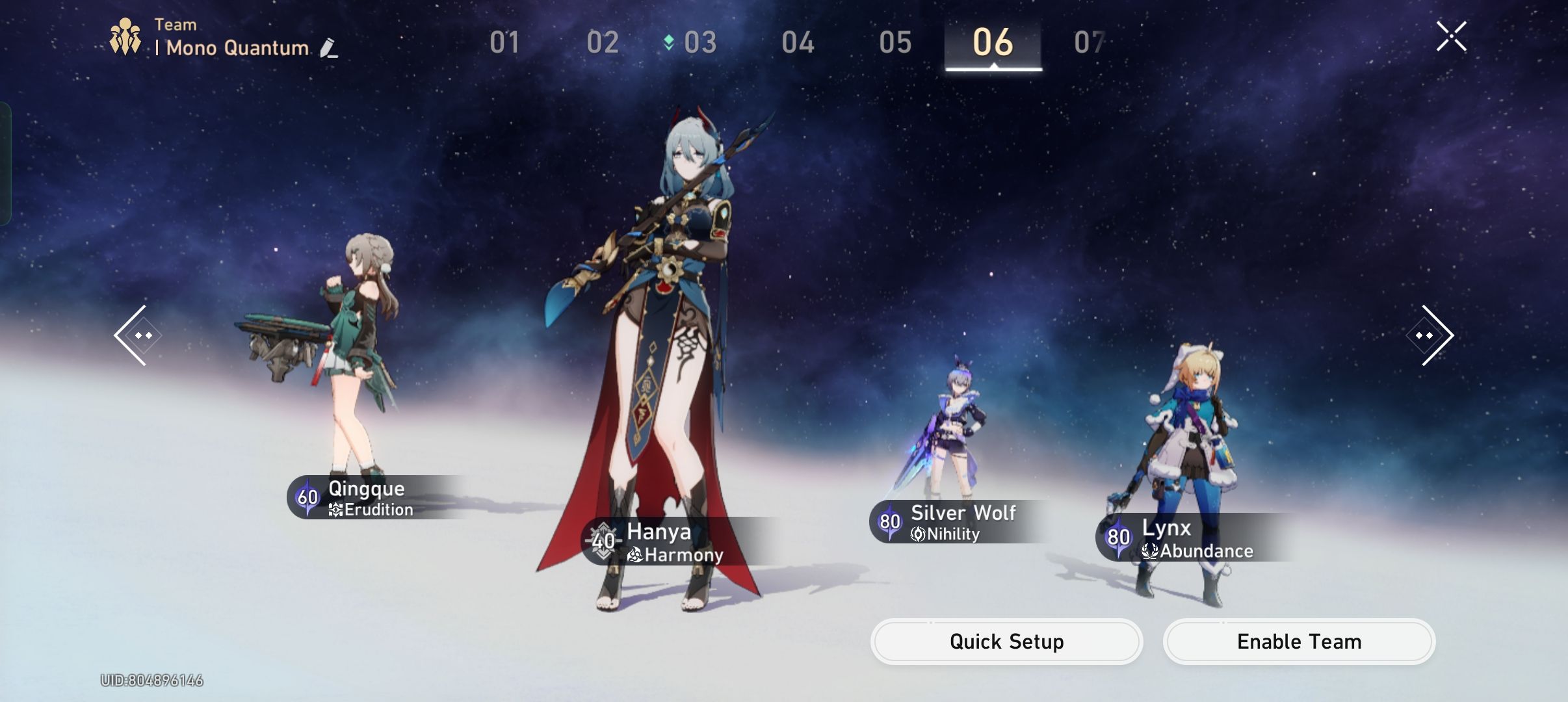Screen dimensions: 1568x702
Task: Click the Erudition path icon under Qingque
Action: click(x=336, y=510)
